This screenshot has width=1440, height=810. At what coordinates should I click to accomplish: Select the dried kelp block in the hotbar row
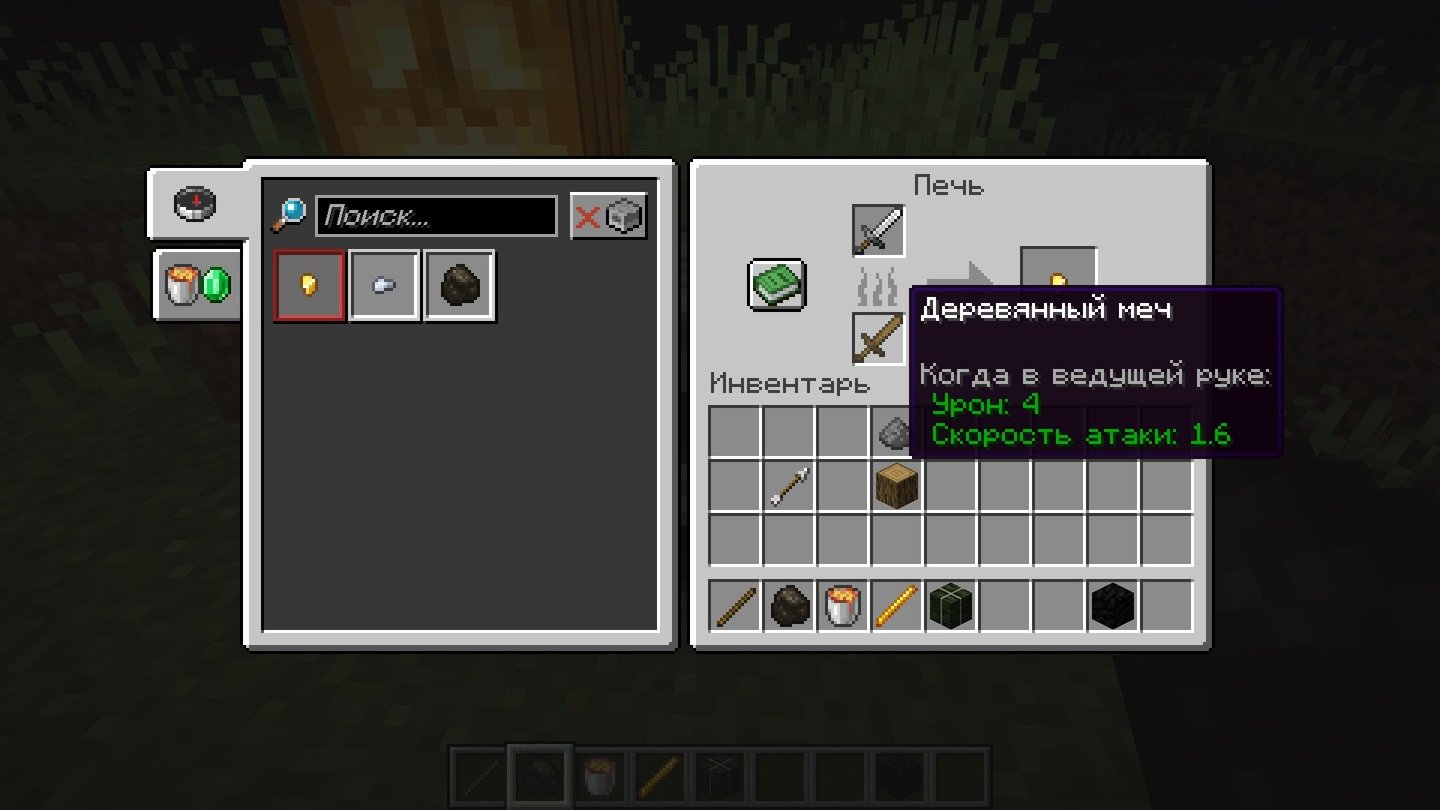click(x=951, y=606)
